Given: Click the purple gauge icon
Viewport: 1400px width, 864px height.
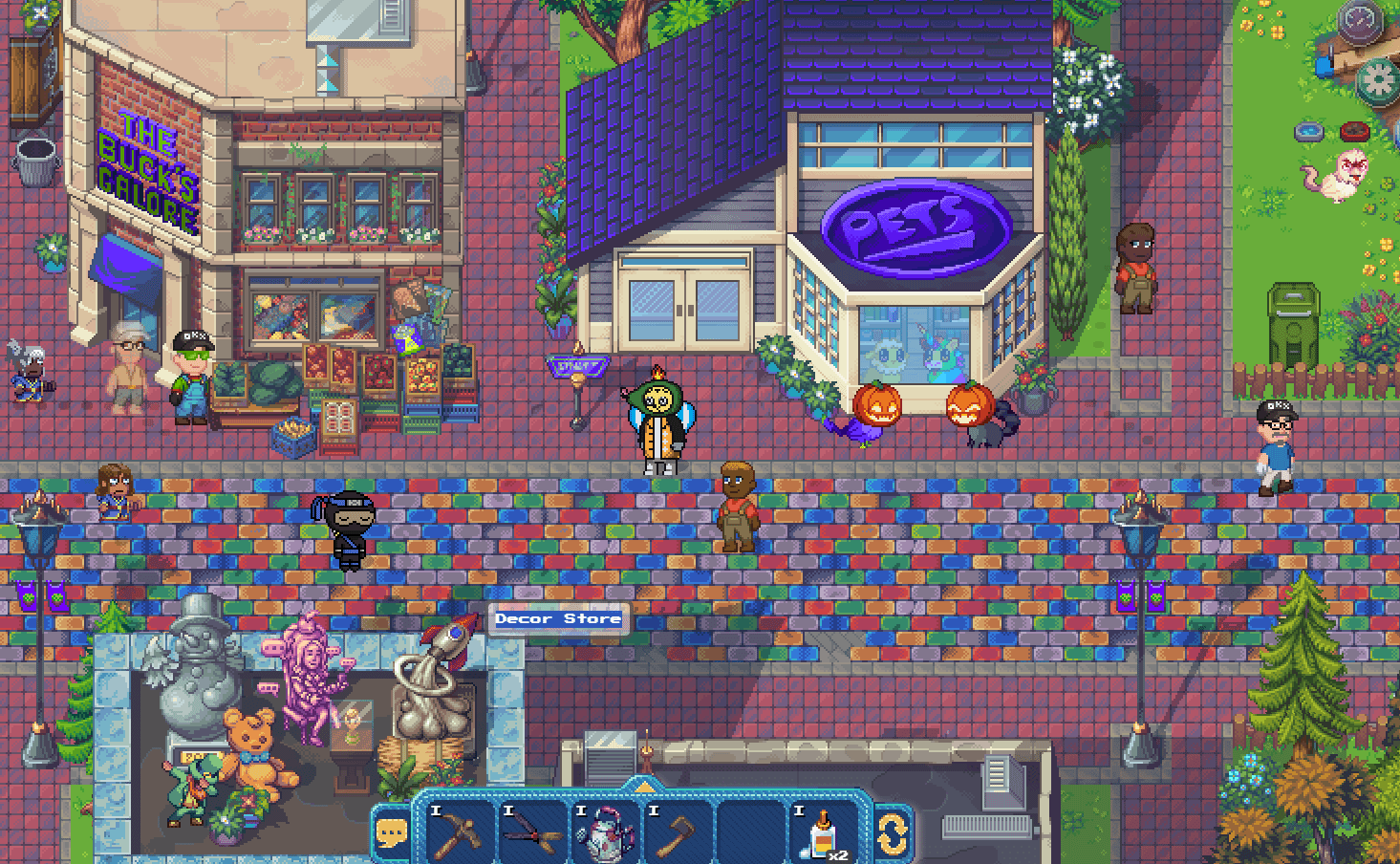Looking at the screenshot, I should [x=1359, y=21].
